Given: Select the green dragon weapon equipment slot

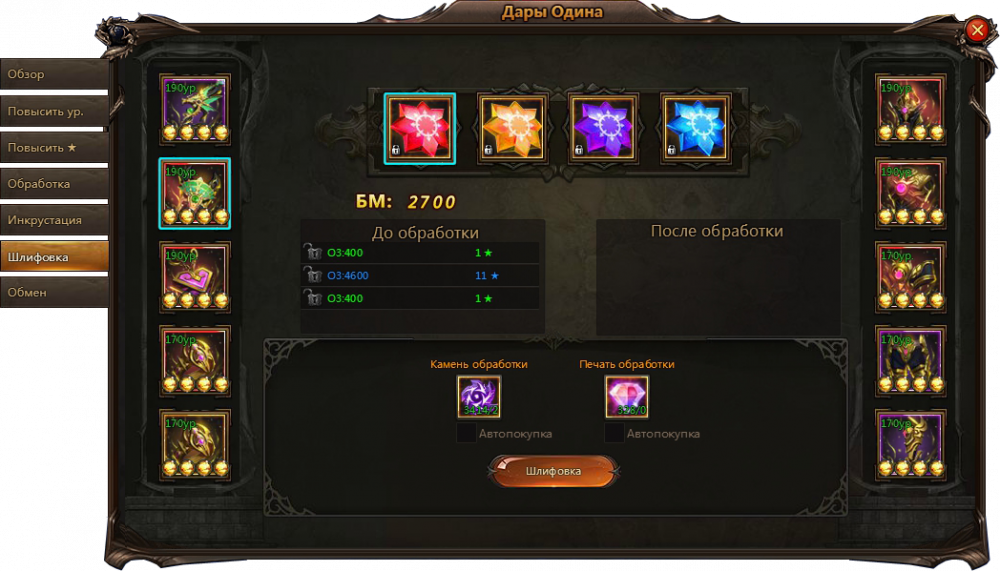Looking at the screenshot, I should [195, 109].
